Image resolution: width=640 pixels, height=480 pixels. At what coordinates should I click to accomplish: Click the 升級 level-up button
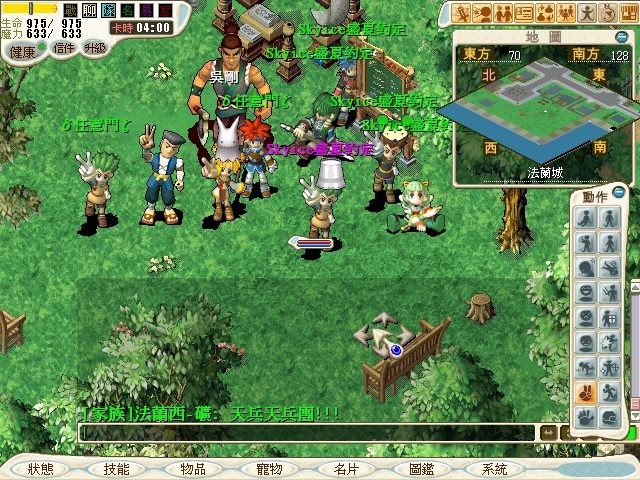[x=95, y=48]
